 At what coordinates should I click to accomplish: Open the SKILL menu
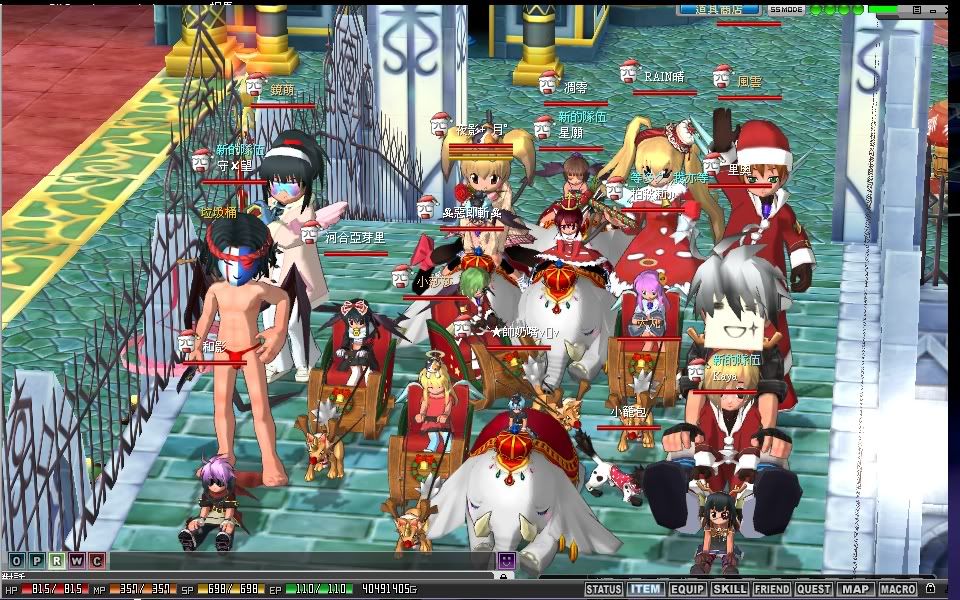pos(729,590)
